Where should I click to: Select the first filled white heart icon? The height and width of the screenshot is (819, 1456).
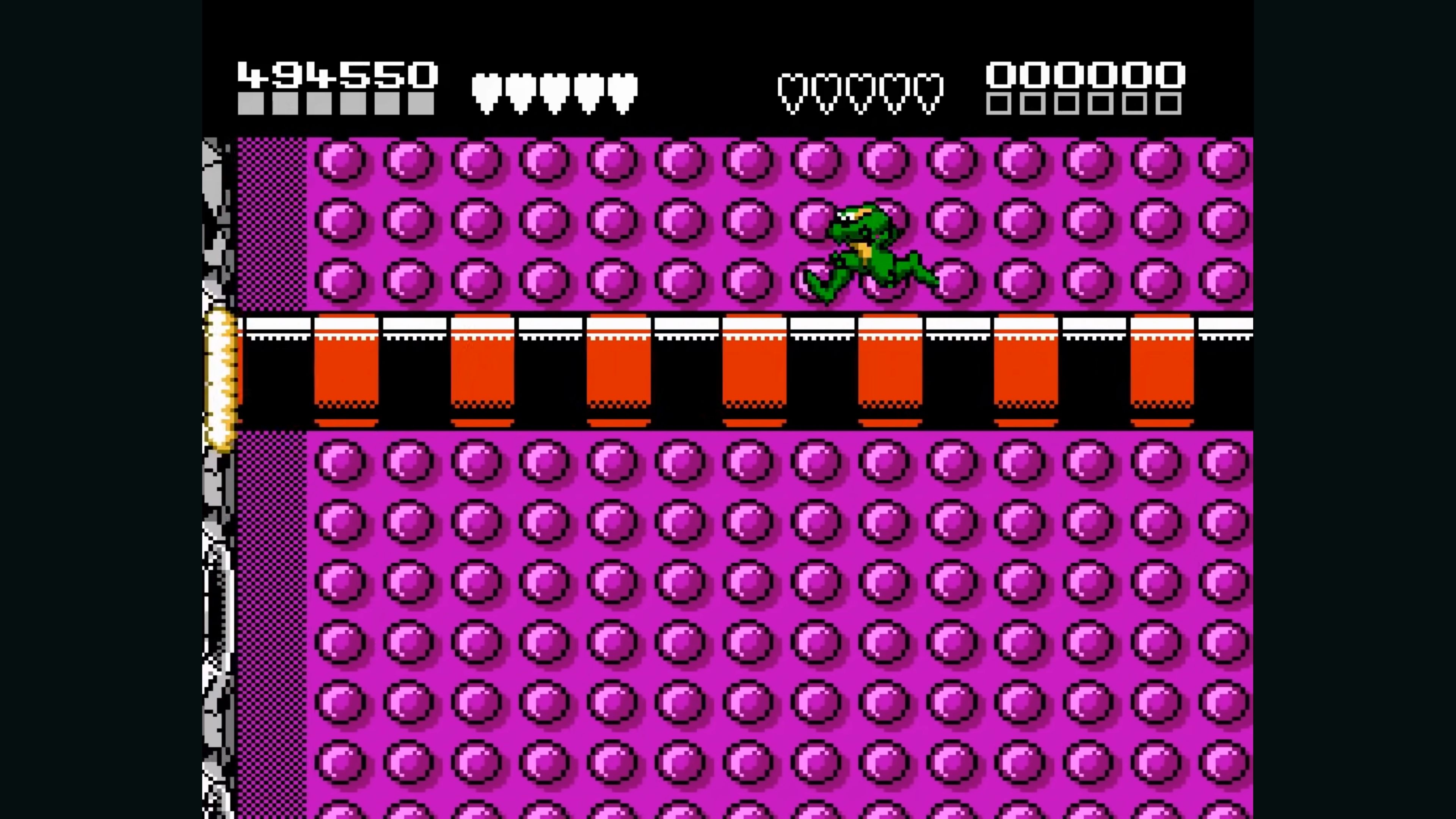pos(487,91)
